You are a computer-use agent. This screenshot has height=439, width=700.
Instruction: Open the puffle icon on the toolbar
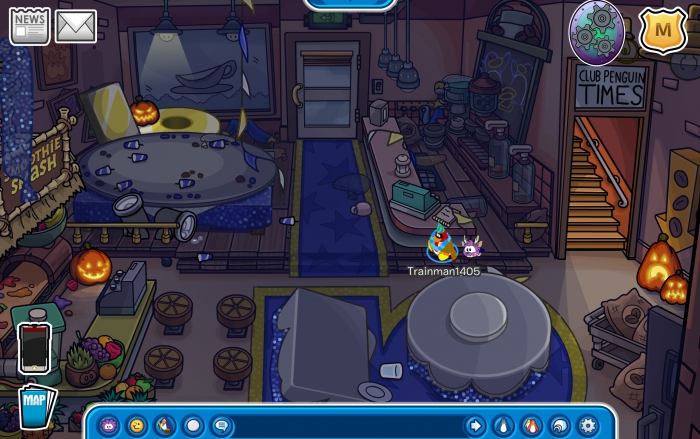pyautogui.click(x=108, y=425)
